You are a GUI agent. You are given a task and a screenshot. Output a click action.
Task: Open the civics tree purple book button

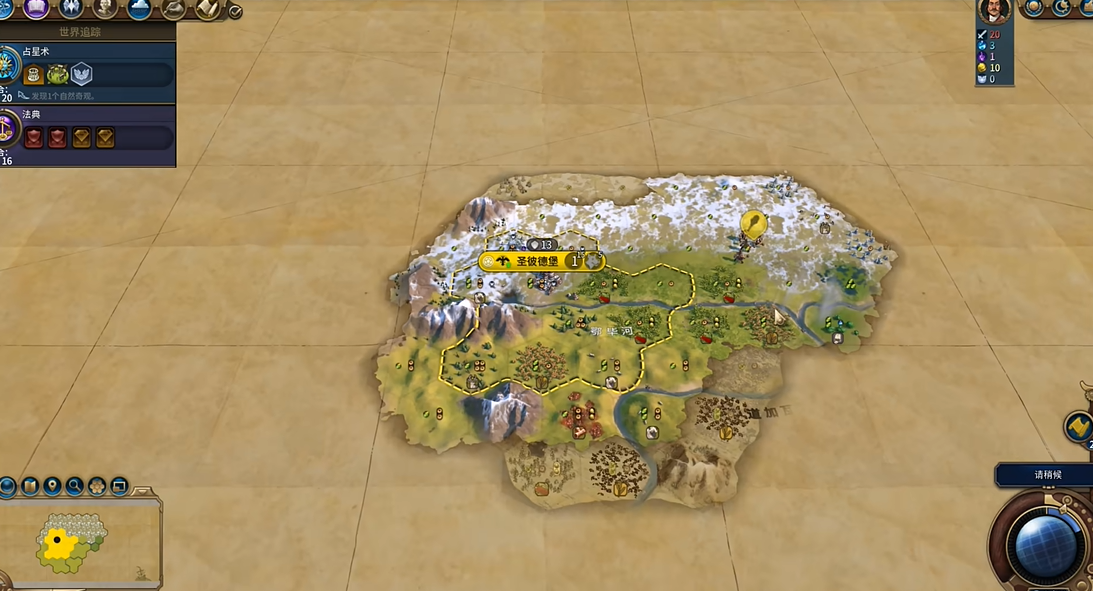click(x=36, y=8)
